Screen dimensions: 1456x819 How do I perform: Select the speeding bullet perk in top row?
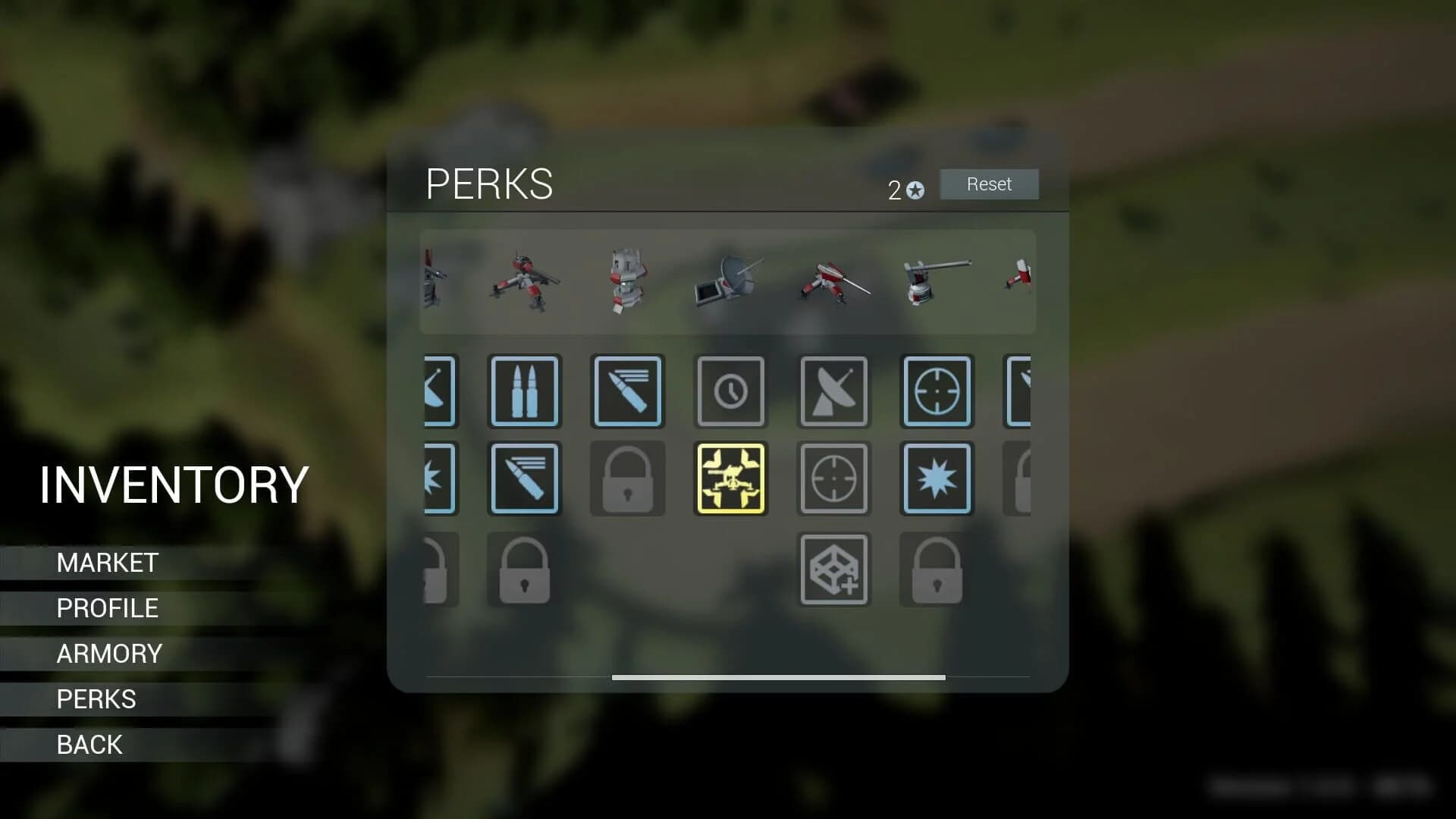[x=627, y=391]
